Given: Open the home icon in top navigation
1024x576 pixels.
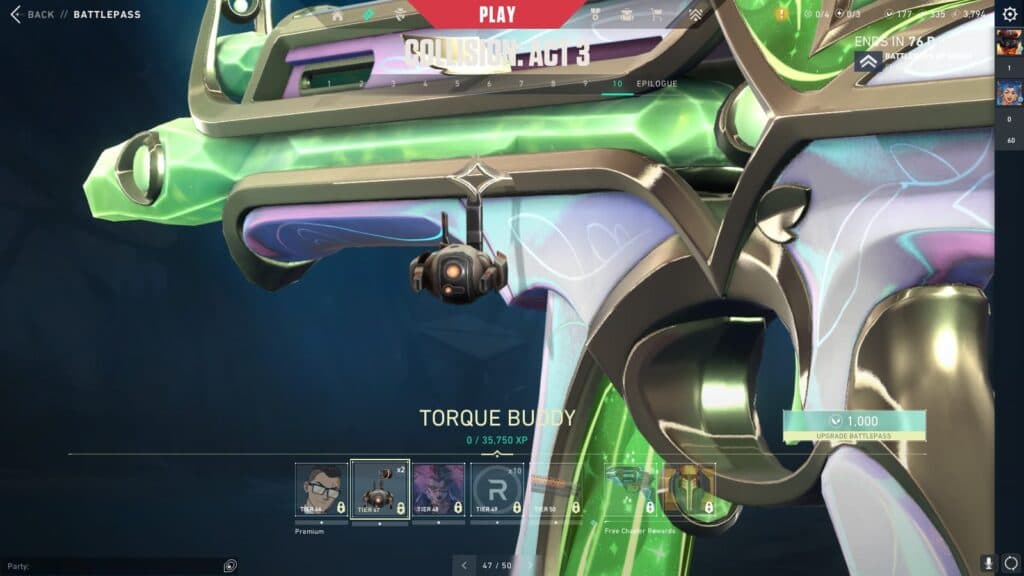Looking at the screenshot, I should click(x=336, y=14).
